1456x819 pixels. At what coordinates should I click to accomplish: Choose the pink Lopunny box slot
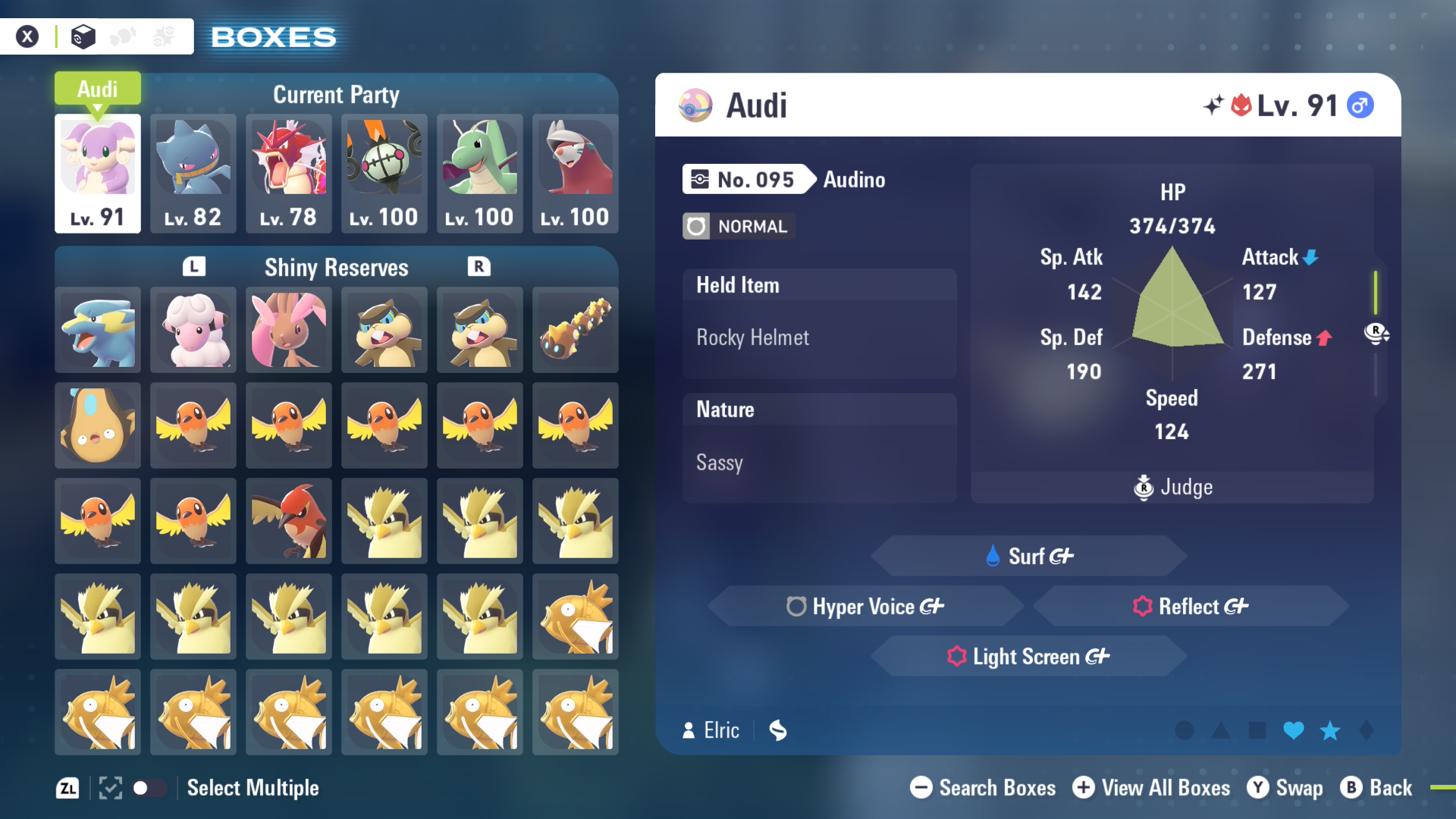click(x=289, y=330)
